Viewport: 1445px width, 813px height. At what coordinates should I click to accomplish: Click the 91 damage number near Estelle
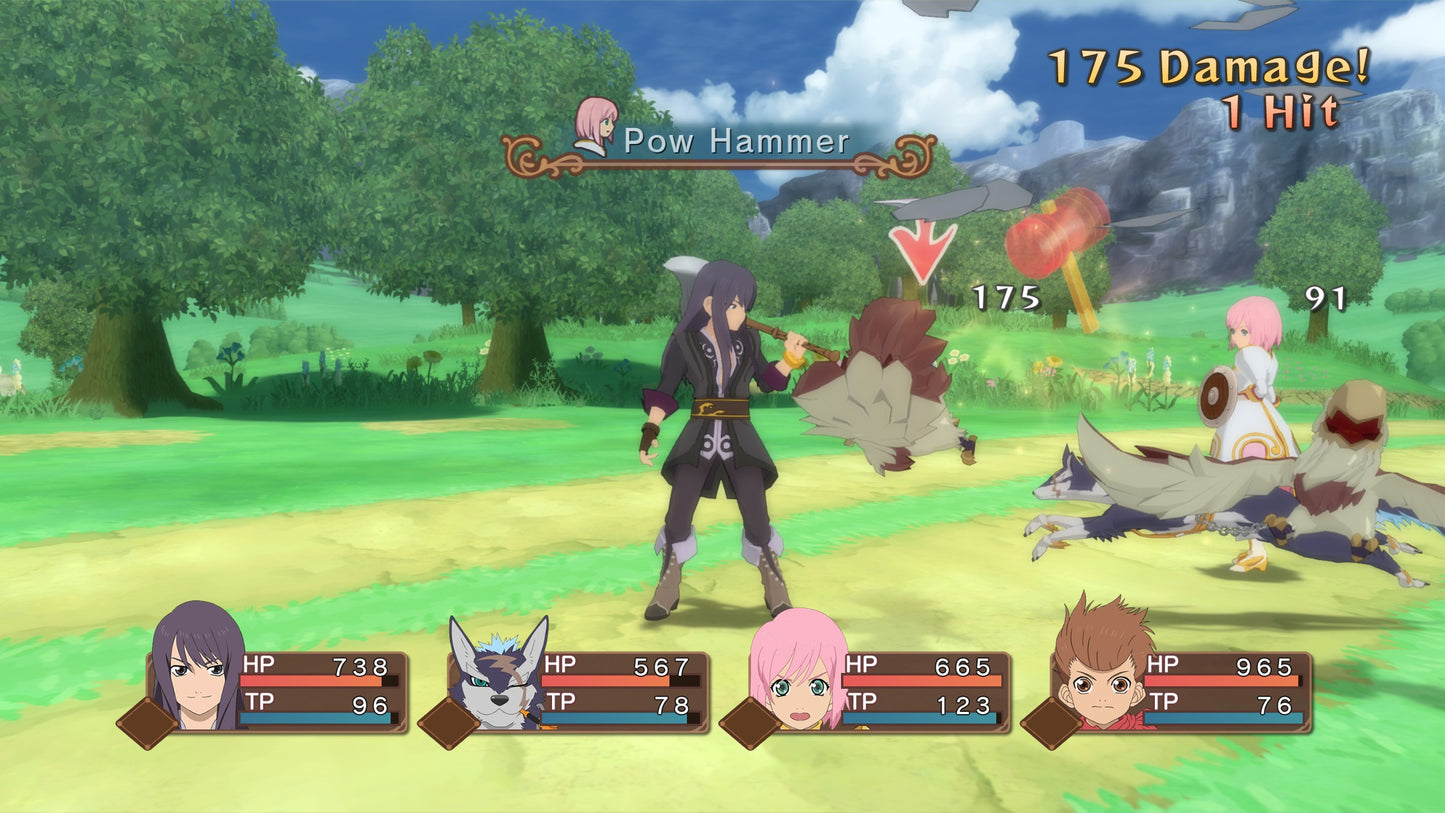coord(1324,298)
